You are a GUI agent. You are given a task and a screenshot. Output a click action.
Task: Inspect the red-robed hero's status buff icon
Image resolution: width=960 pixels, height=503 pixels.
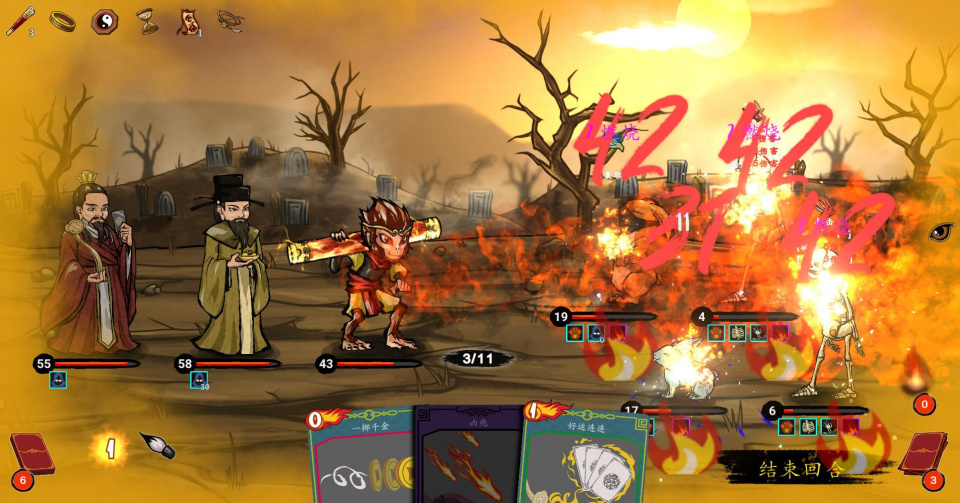pyautogui.click(x=58, y=380)
